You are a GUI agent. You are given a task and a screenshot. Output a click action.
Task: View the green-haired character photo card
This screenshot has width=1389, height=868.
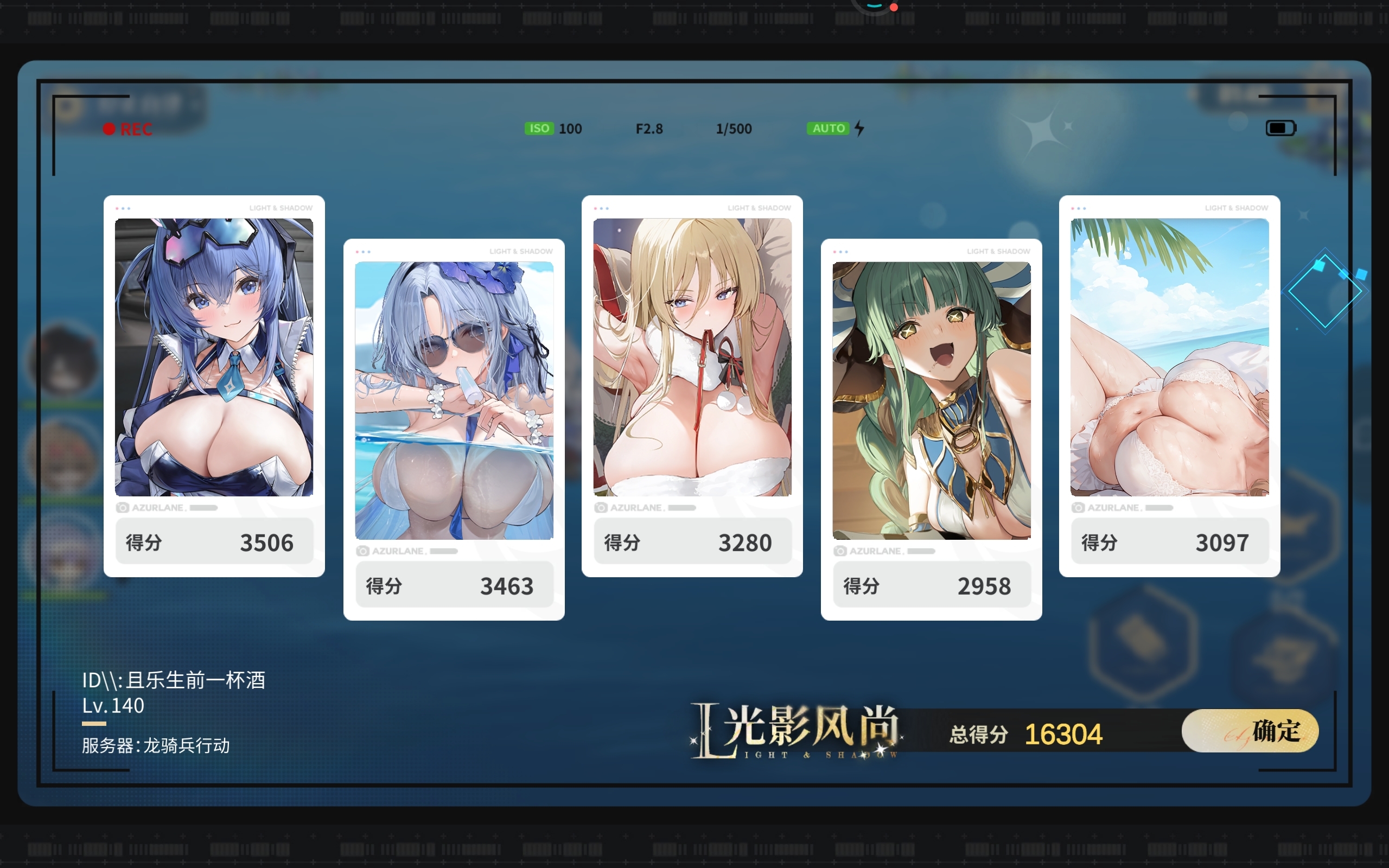(931, 400)
